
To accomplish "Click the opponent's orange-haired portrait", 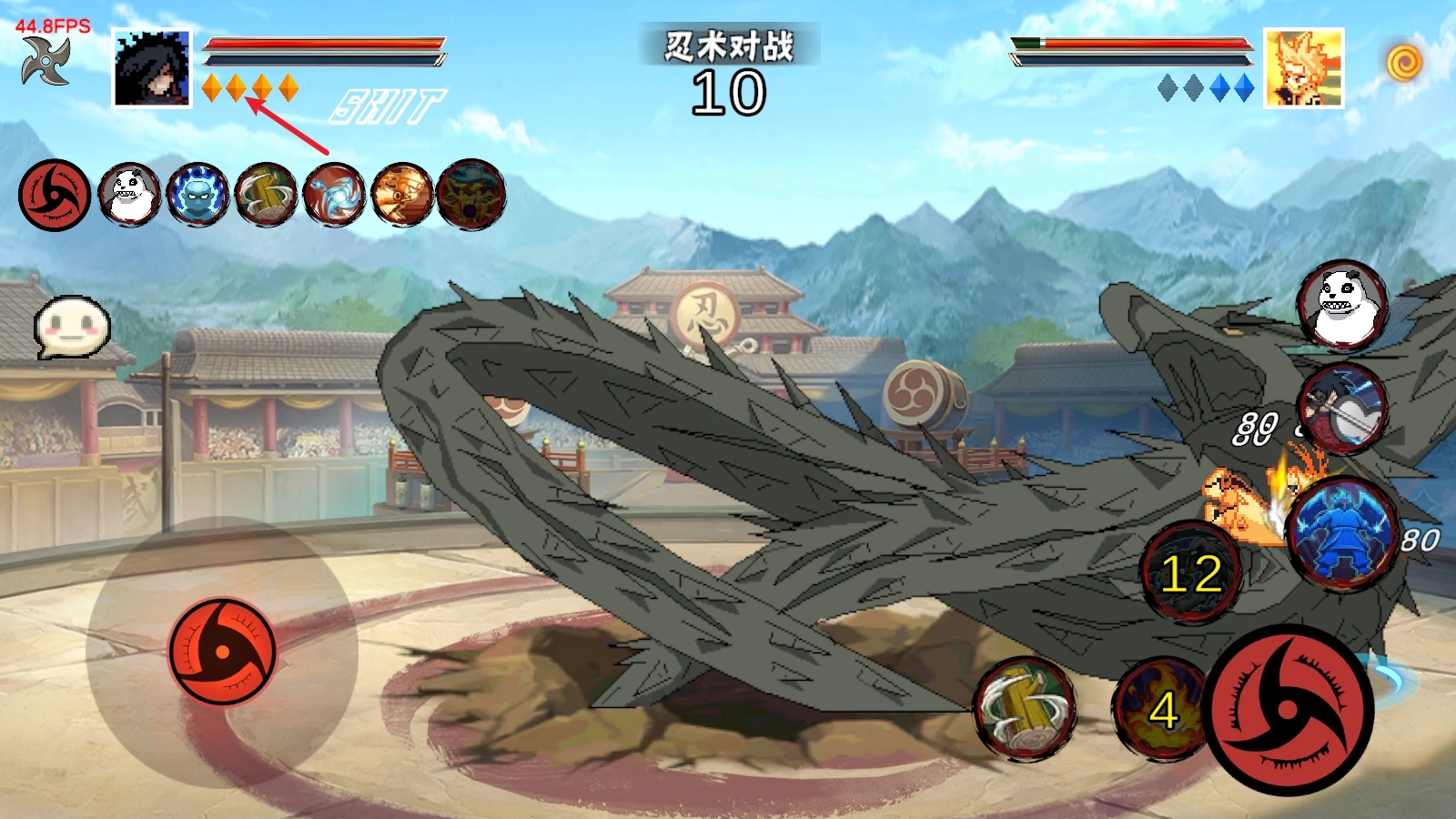I will [x=1303, y=68].
